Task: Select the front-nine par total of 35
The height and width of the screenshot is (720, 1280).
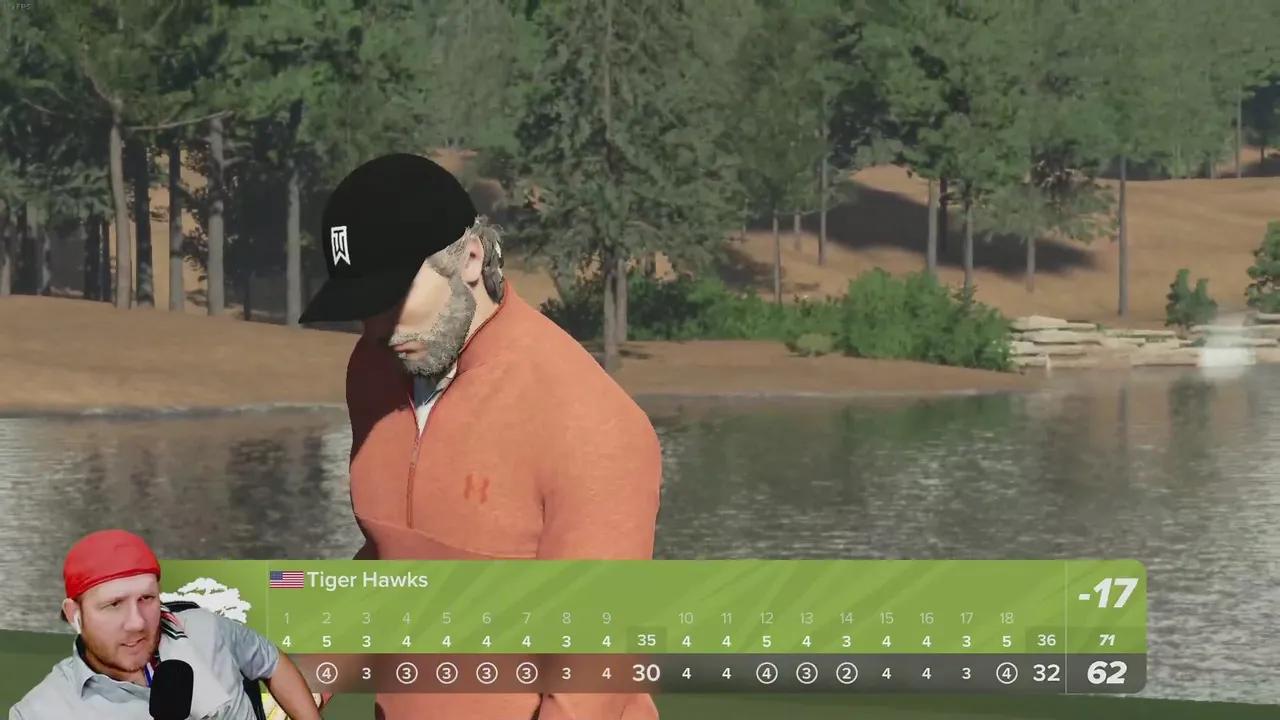Action: [646, 640]
